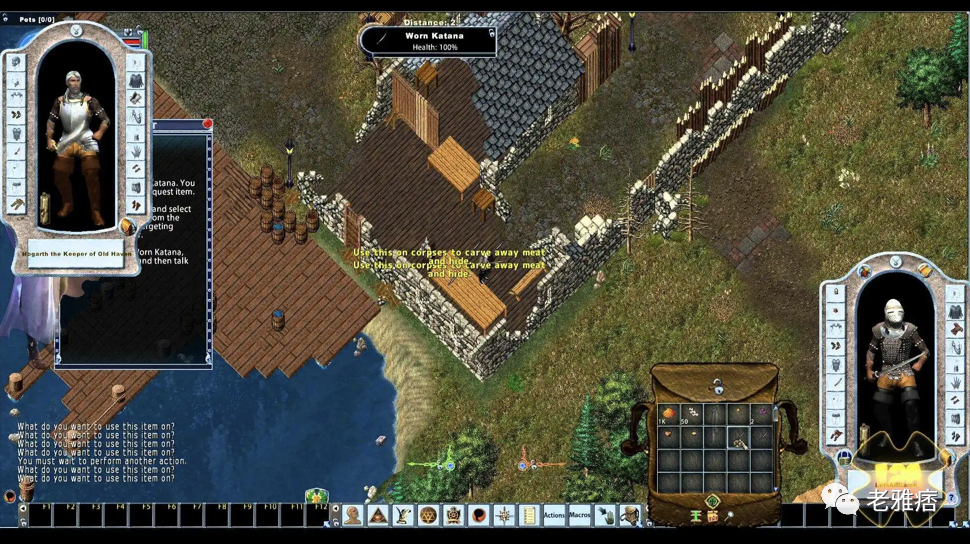The height and width of the screenshot is (544, 970).
Task: Select the purple item in backpack
Action: click(x=762, y=413)
